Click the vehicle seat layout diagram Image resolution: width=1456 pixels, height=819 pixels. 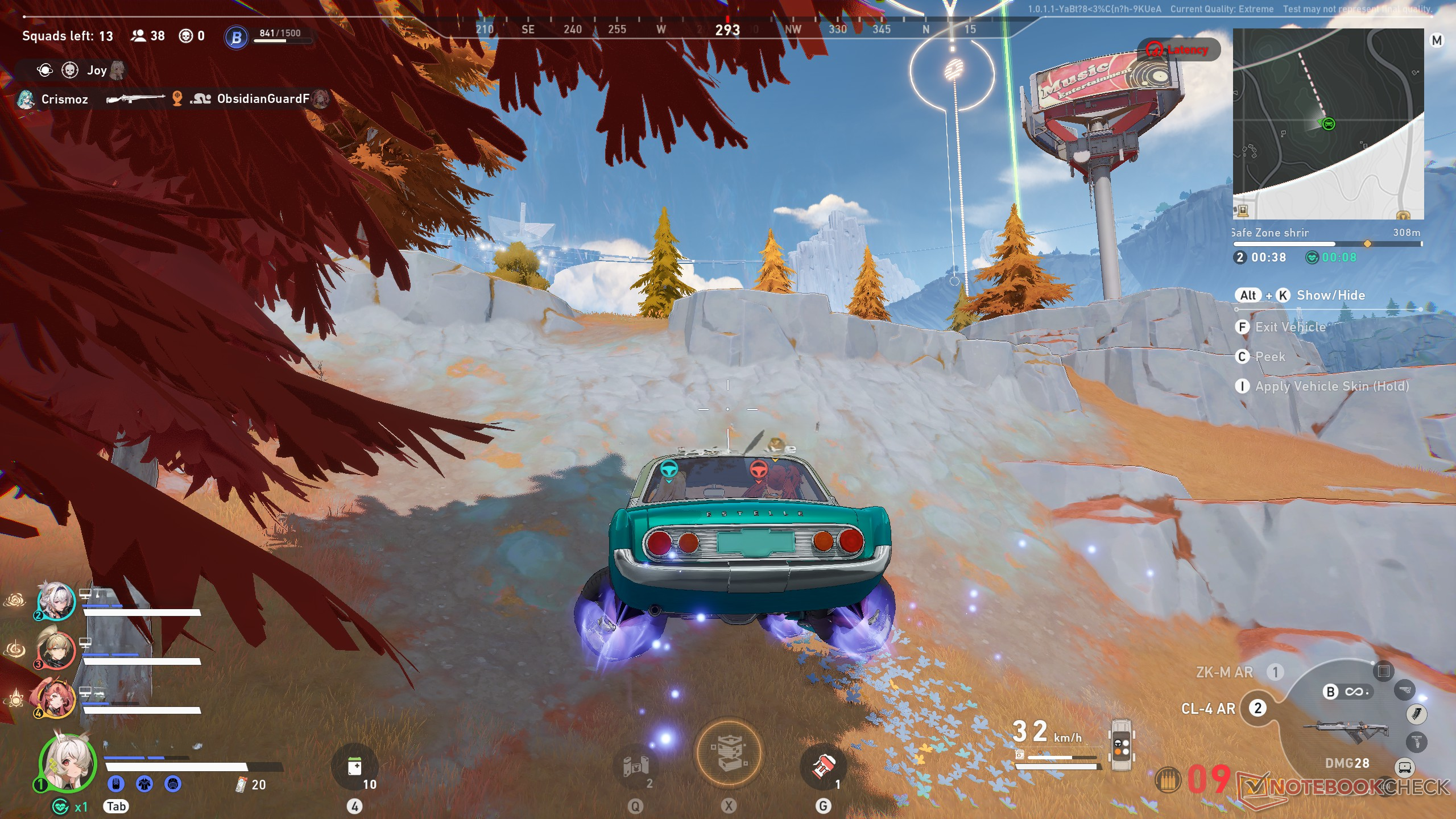1120,745
